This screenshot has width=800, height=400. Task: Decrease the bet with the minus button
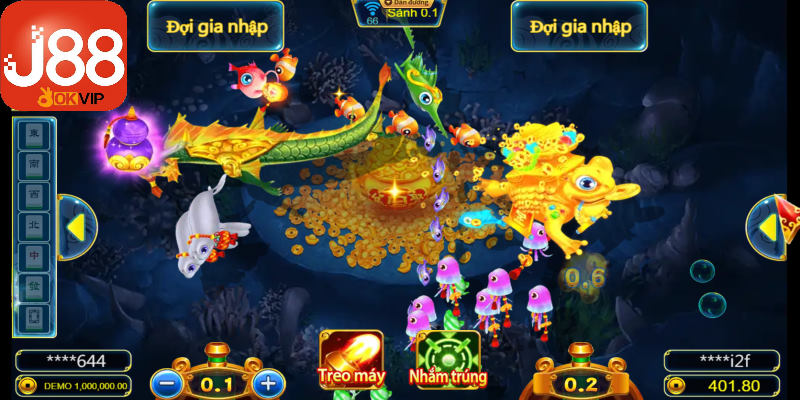(x=166, y=382)
